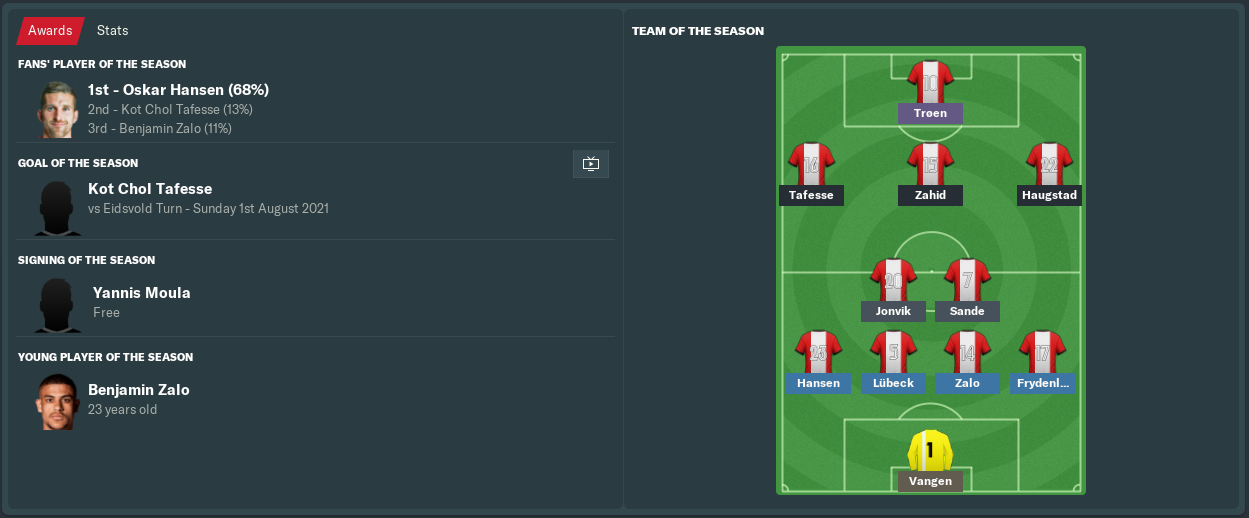
Task: Select the Awards tab
Action: pos(50,31)
